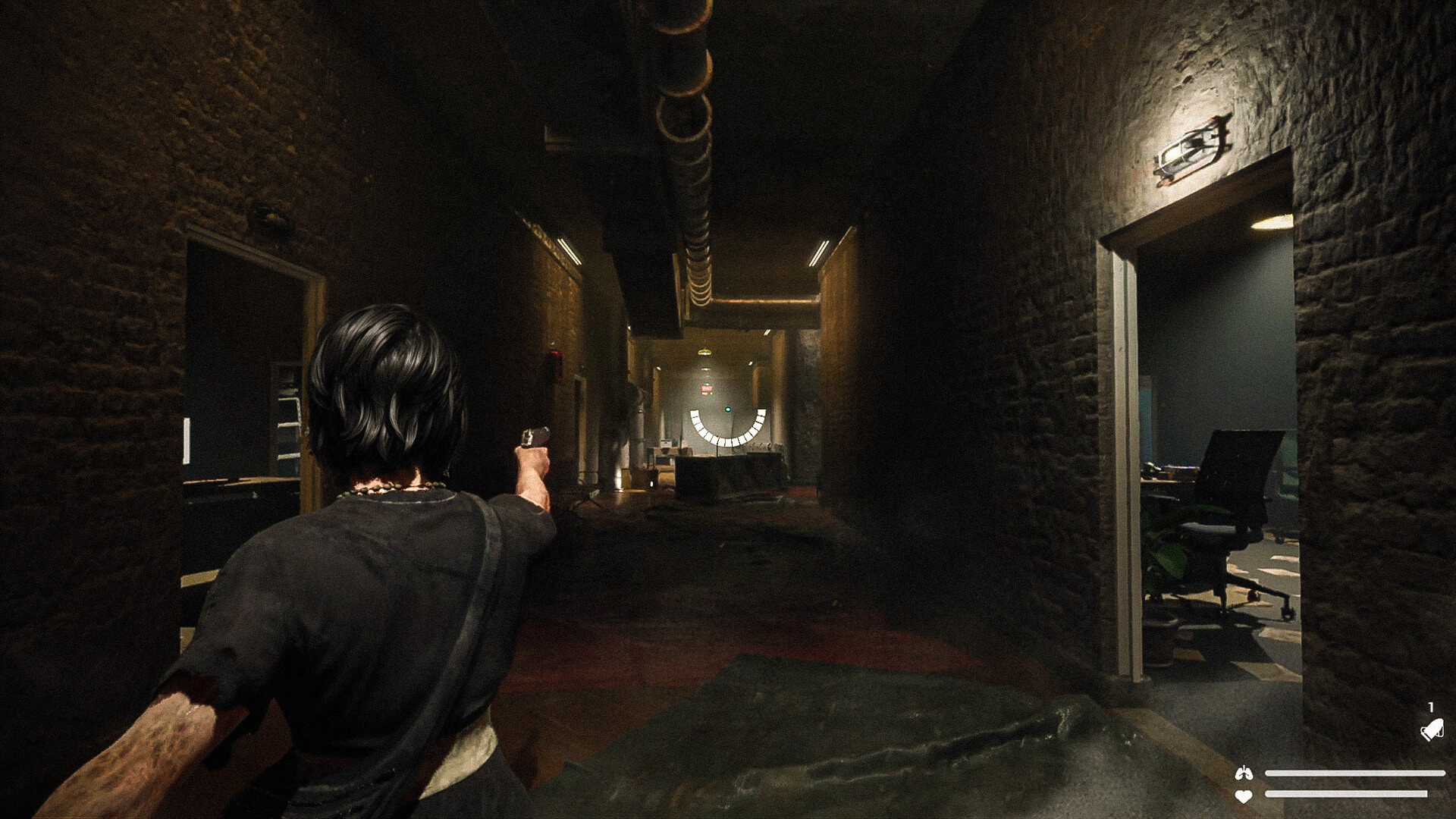Click the green reticle dot at screen center

click(x=727, y=409)
